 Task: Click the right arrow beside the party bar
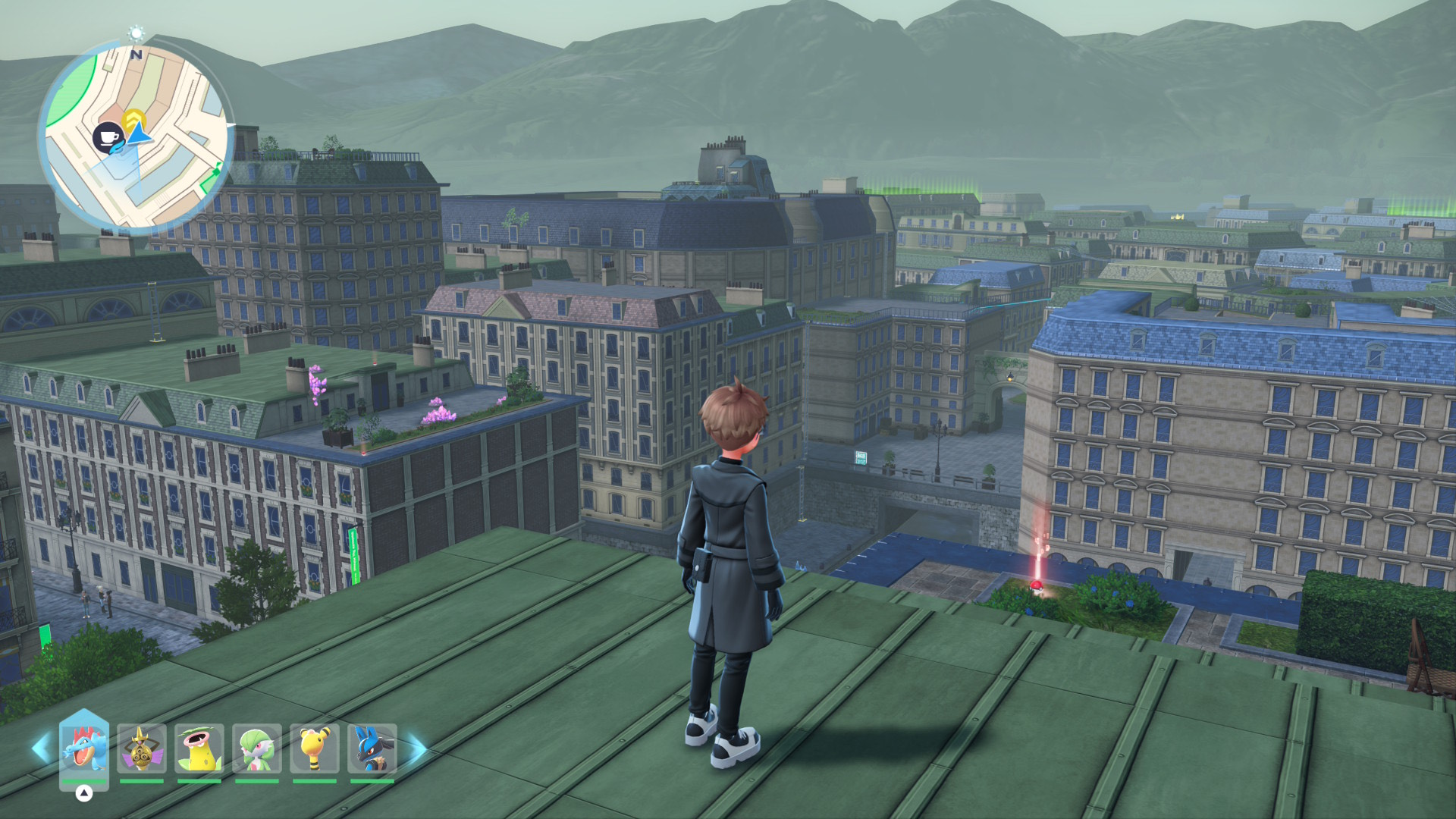[x=417, y=748]
